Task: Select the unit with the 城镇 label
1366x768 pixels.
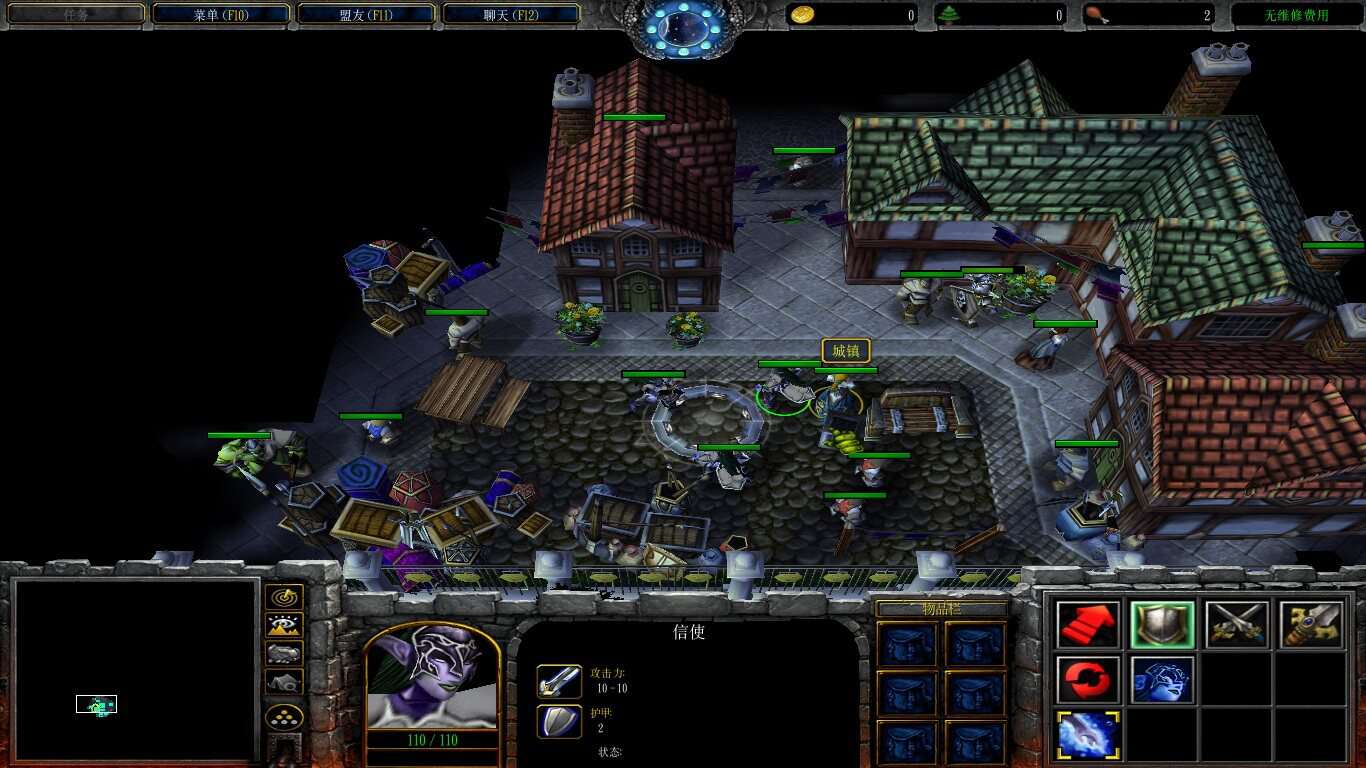Action: click(x=840, y=400)
